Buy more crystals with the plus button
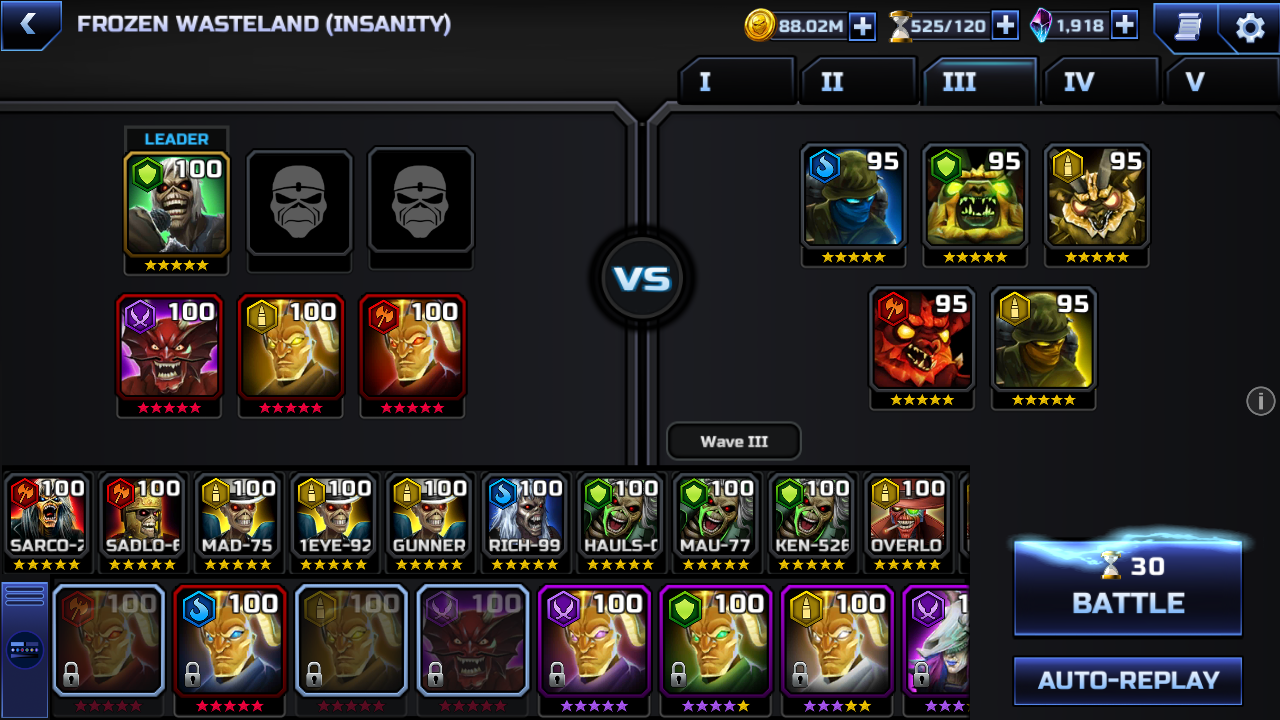 click(x=1124, y=26)
